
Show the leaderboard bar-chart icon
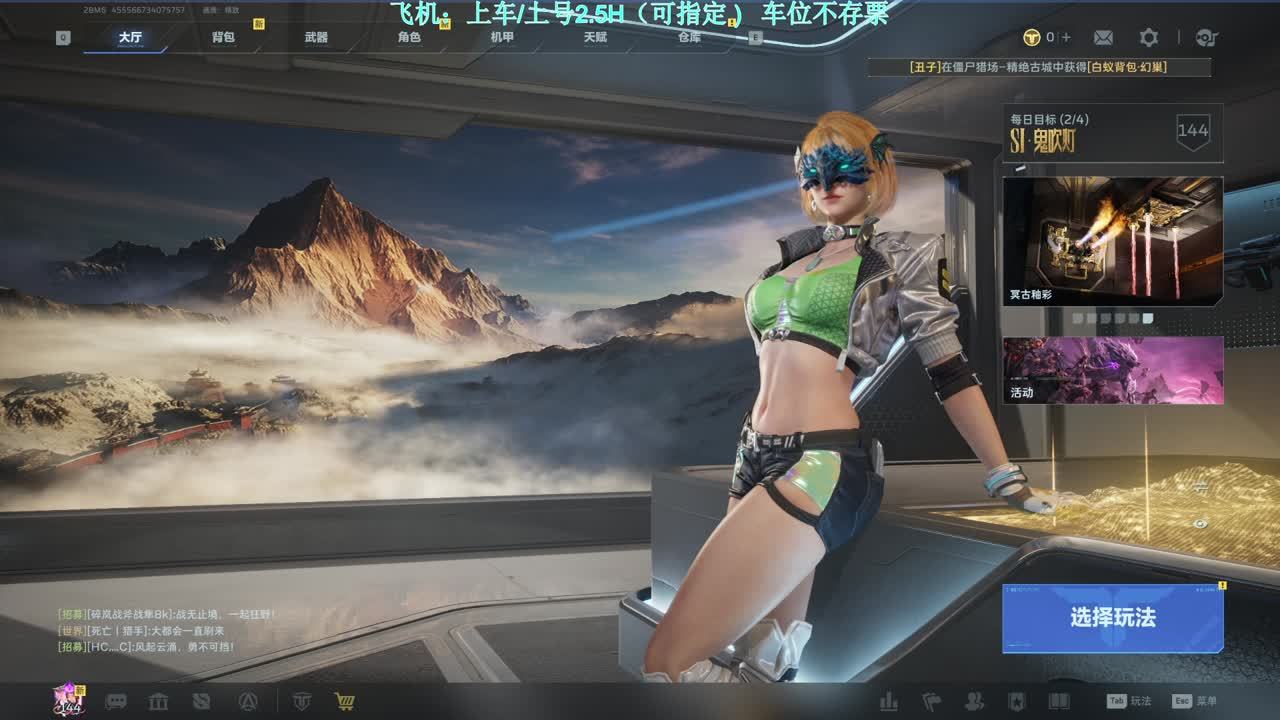[x=888, y=701]
